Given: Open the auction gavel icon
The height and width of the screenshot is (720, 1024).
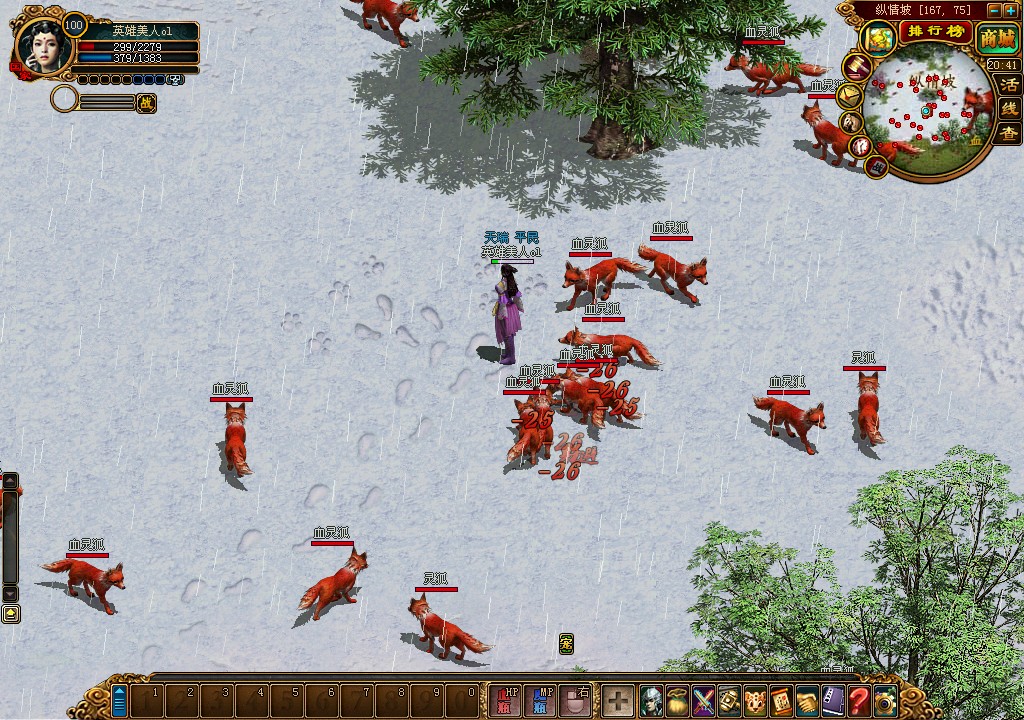Looking at the screenshot, I should [x=857, y=67].
